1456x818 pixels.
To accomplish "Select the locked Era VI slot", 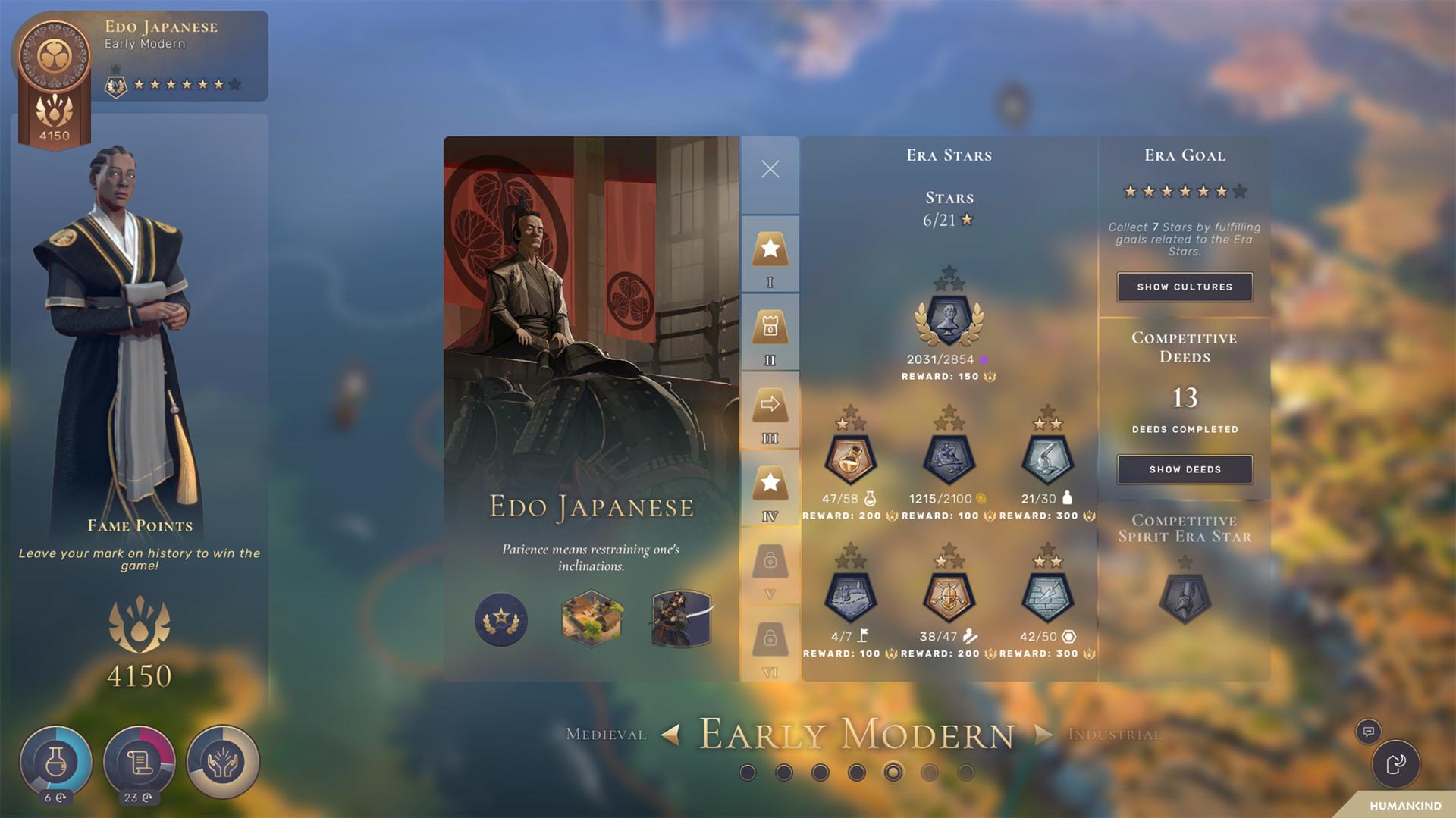I will click(770, 639).
